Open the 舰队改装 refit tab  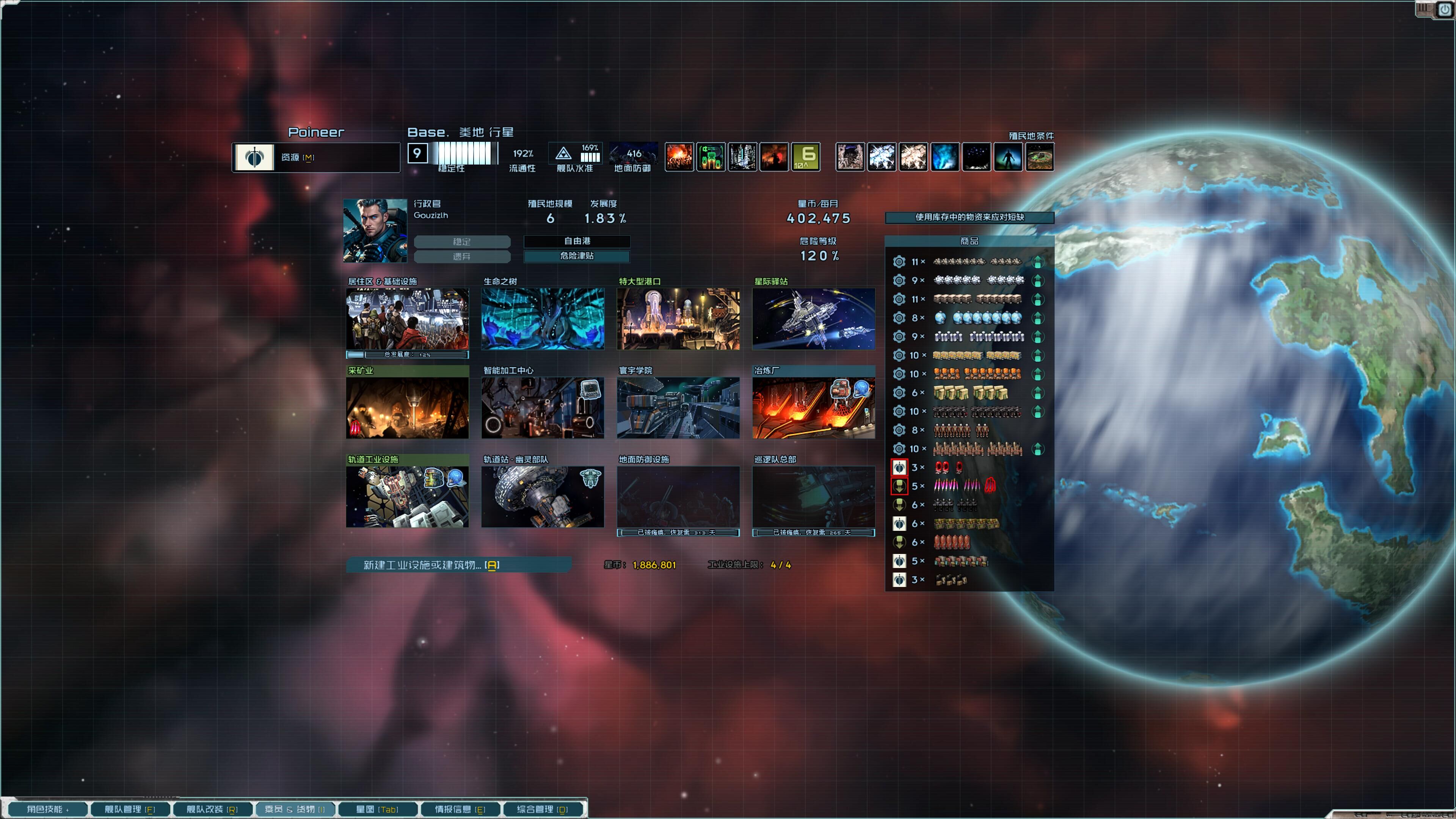click(212, 810)
